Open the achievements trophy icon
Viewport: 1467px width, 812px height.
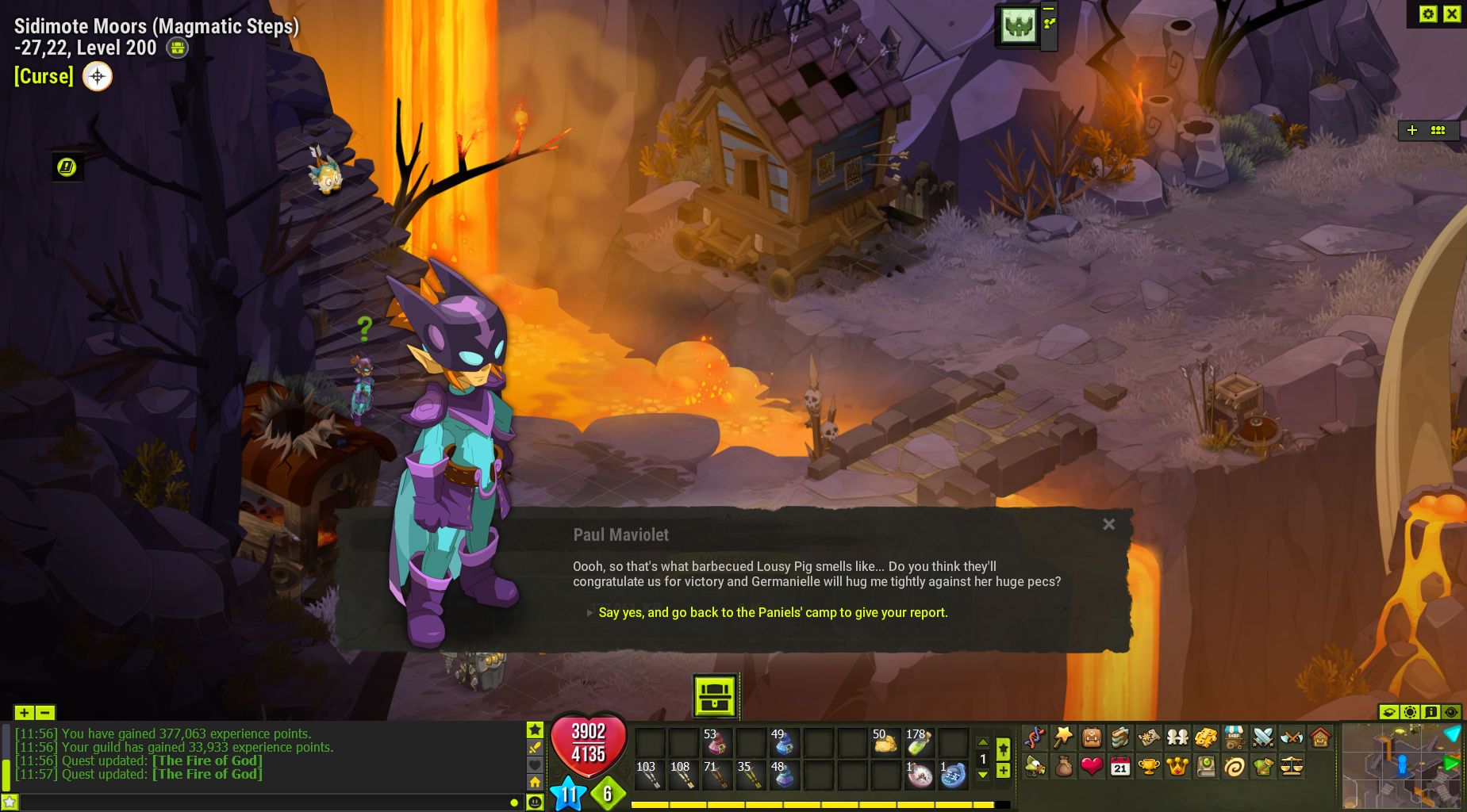(x=1149, y=766)
